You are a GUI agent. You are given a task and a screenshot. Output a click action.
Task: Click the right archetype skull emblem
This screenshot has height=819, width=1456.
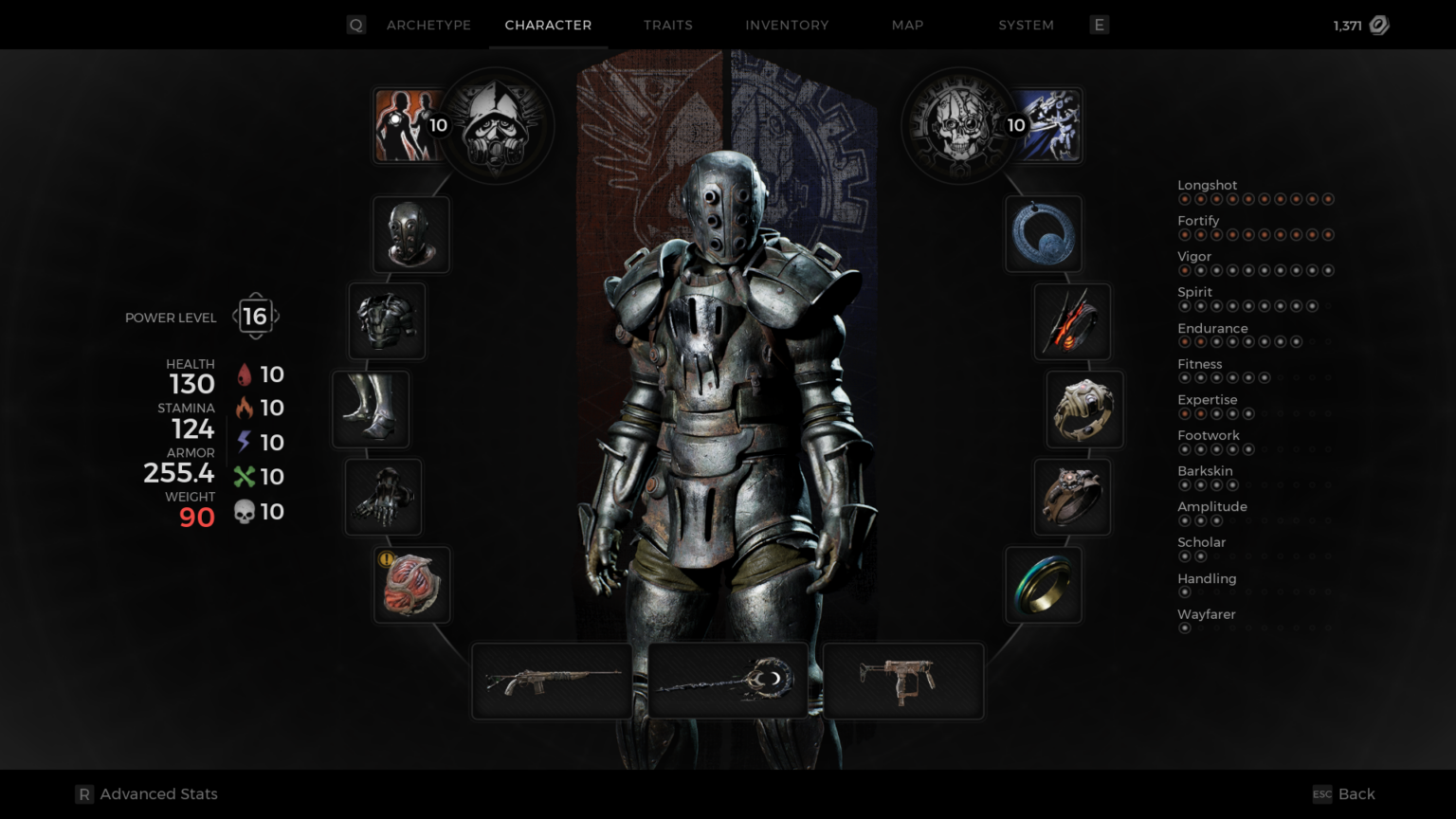point(959,126)
